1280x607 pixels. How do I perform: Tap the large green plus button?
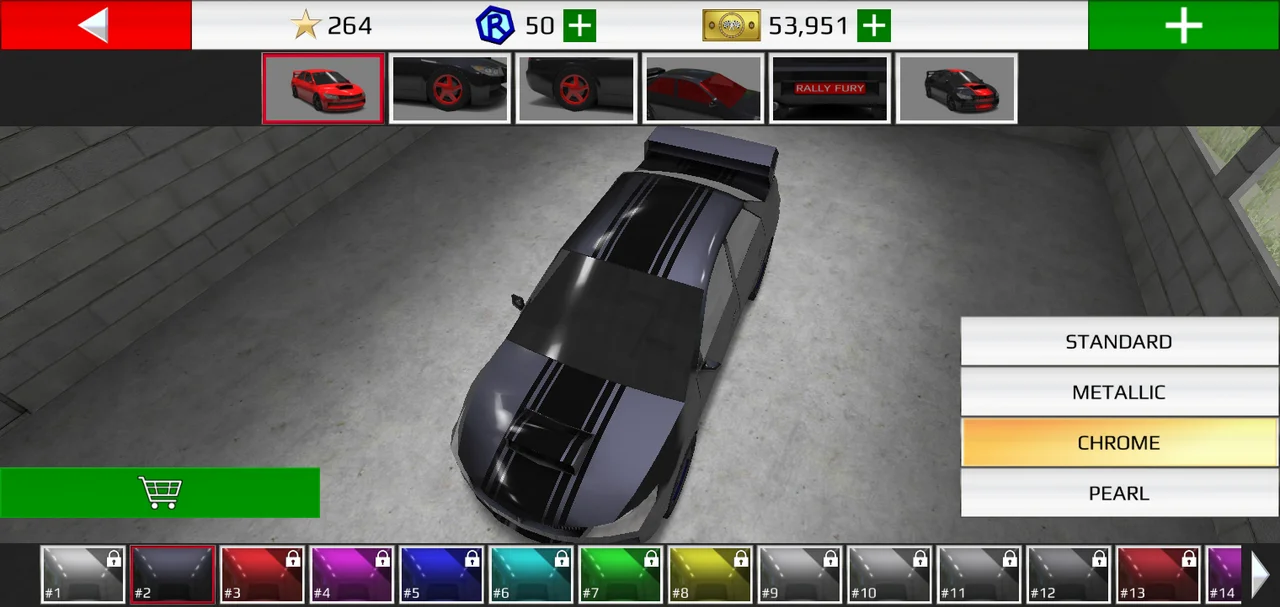(x=1183, y=25)
